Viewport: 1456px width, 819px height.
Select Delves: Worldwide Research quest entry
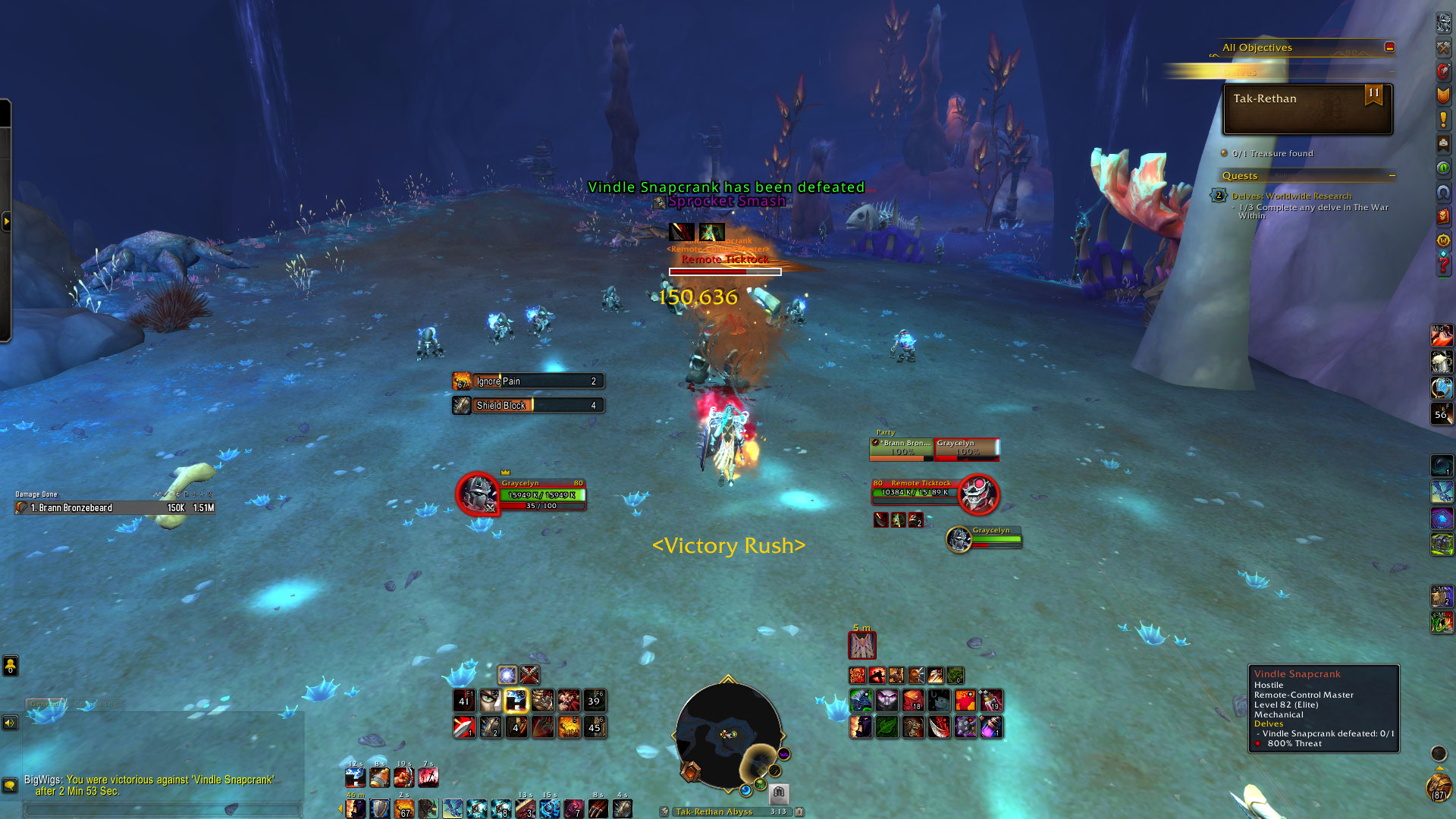(x=1291, y=196)
